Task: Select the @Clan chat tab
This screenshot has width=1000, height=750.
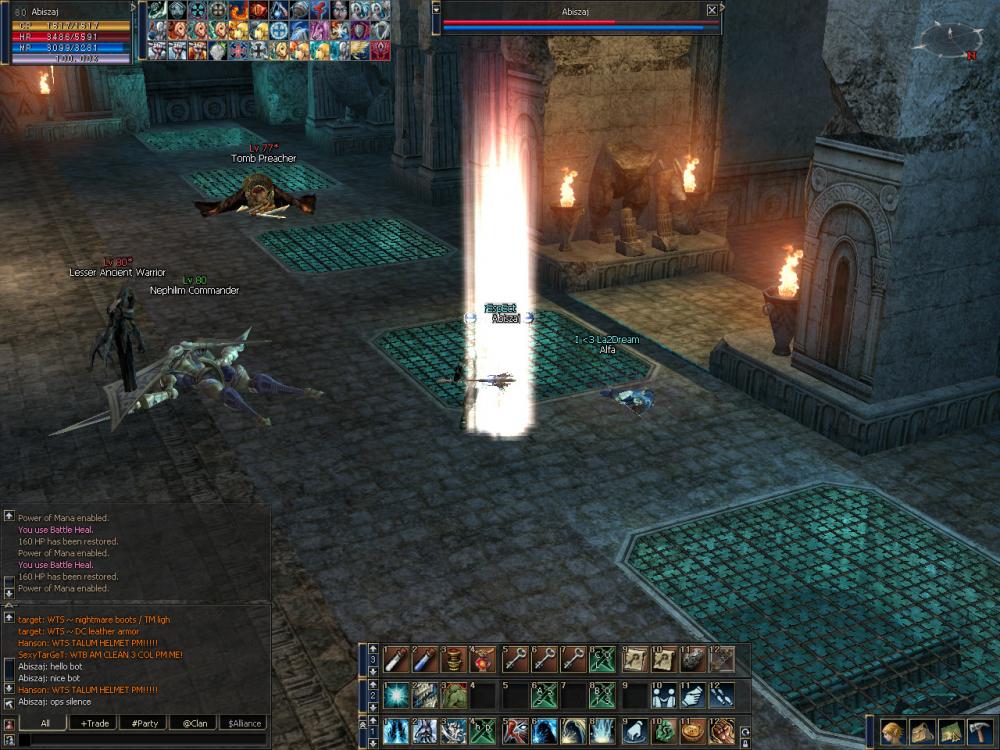Action: click(x=193, y=723)
